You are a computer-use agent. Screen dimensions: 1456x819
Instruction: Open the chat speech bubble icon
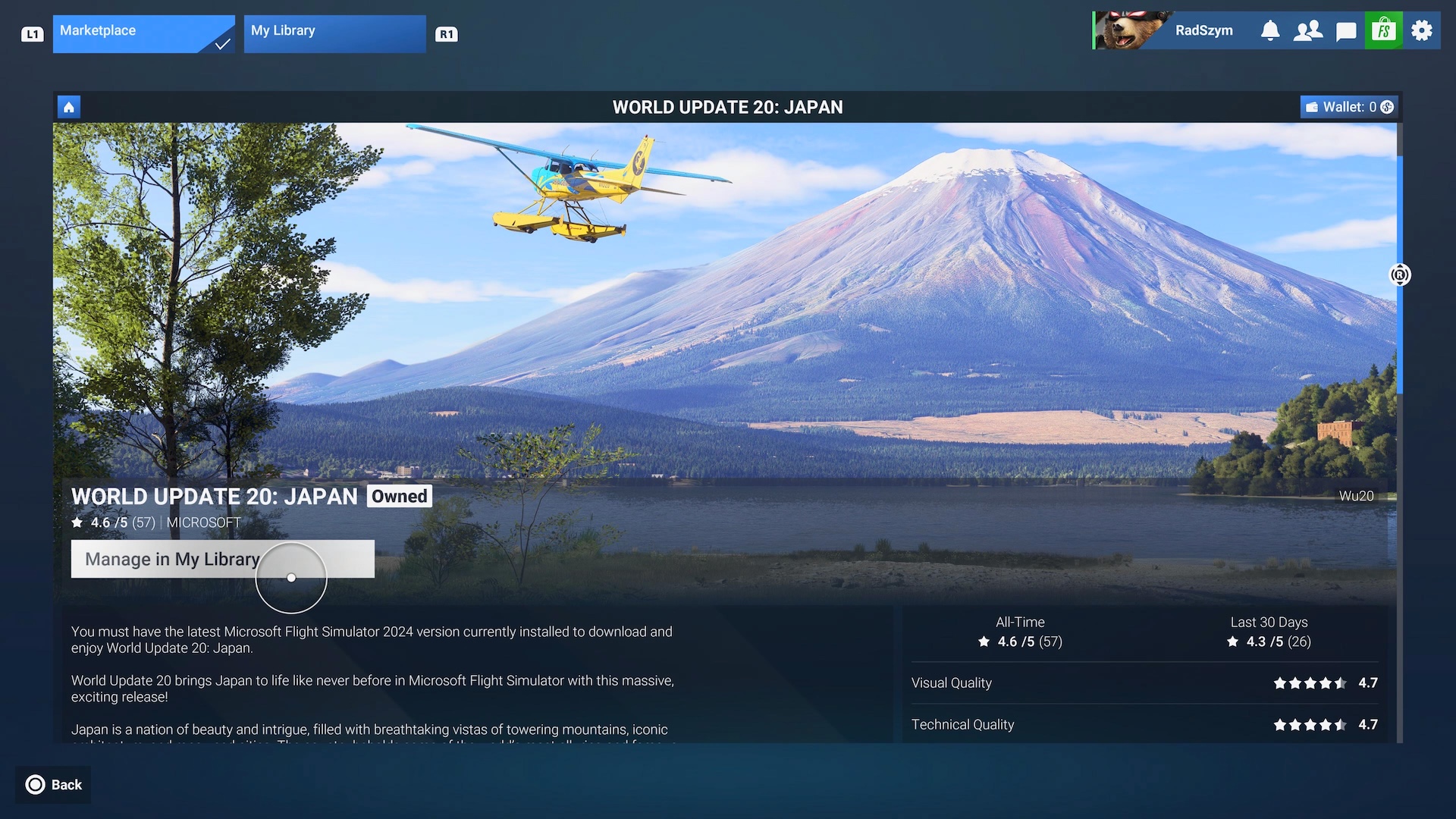1346,30
